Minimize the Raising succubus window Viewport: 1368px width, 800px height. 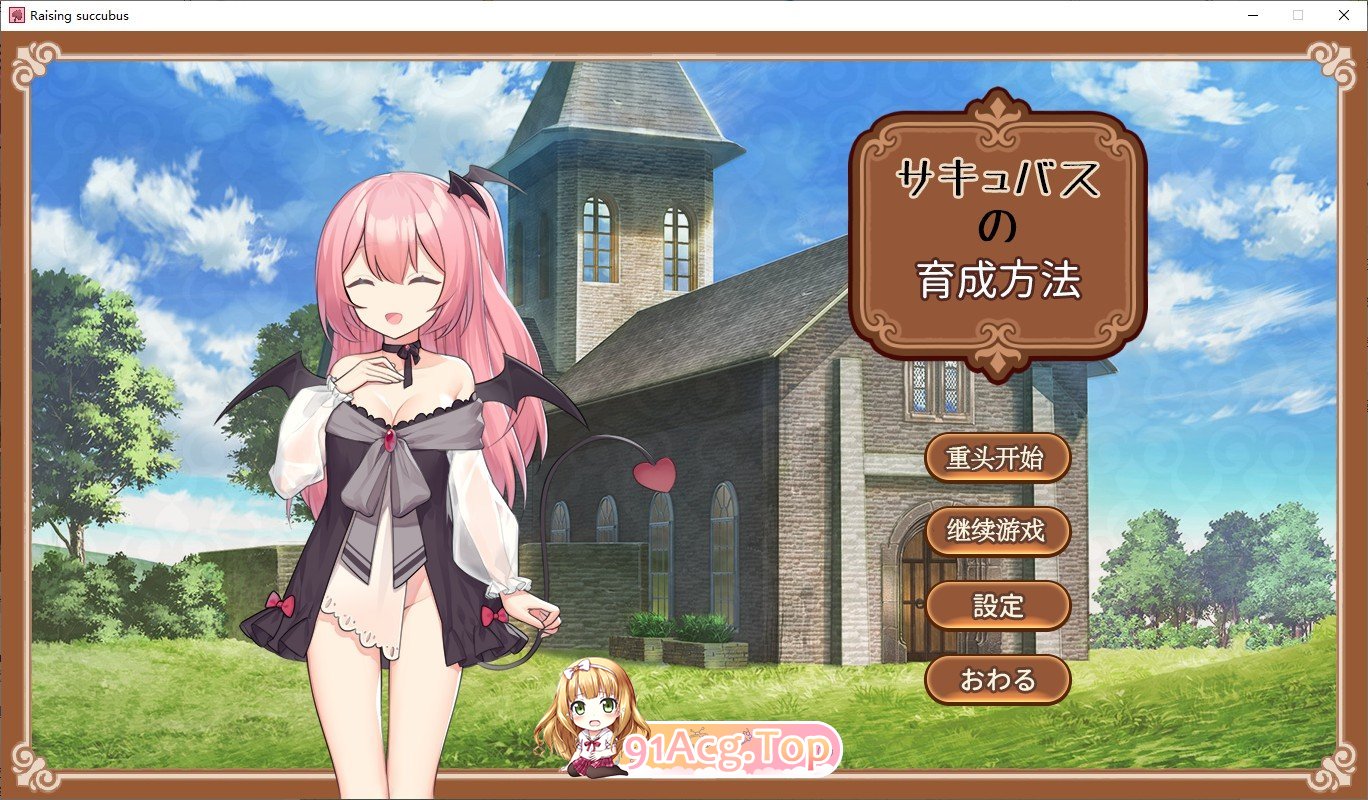click(1251, 15)
